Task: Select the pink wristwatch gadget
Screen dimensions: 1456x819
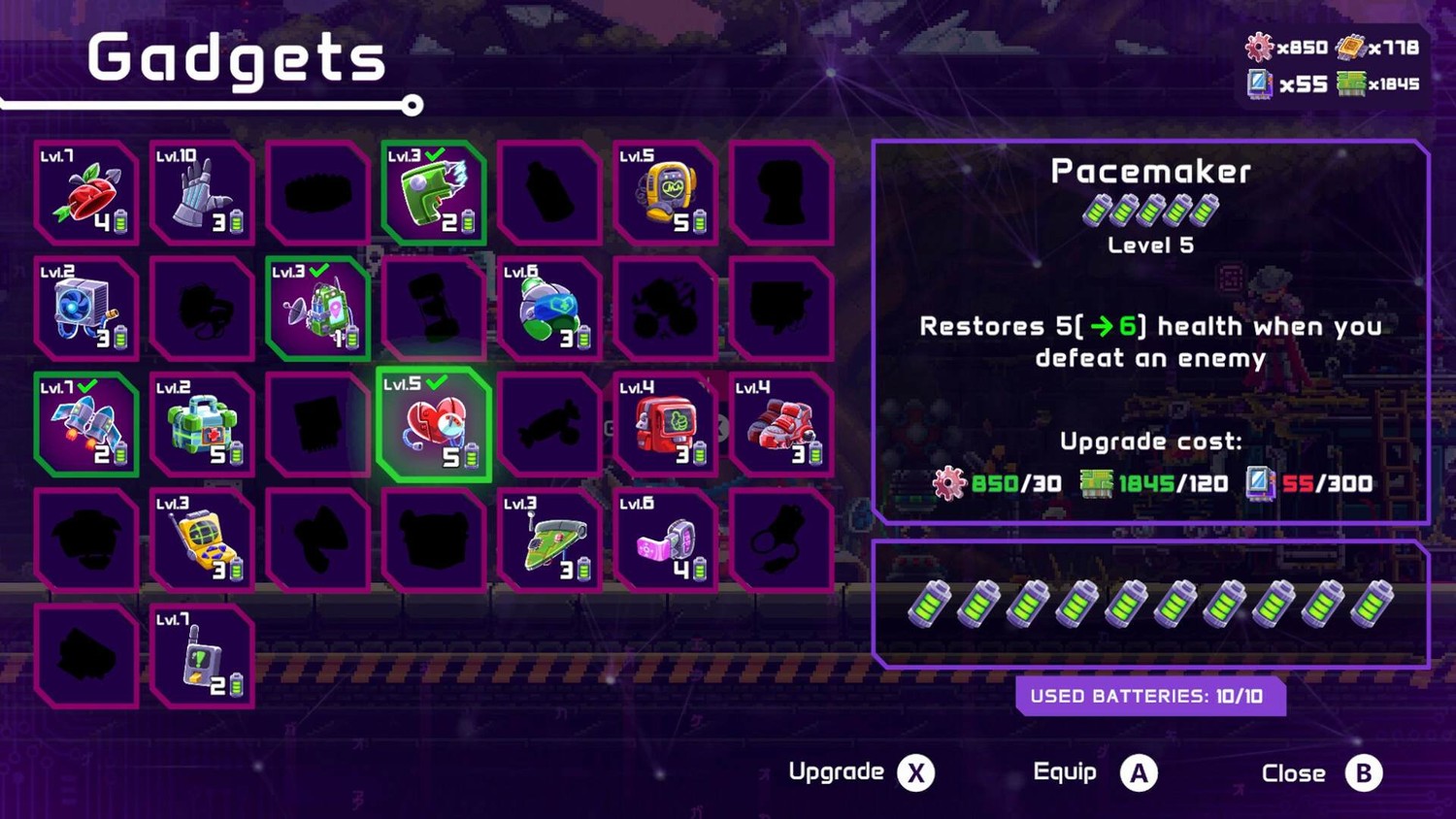Action: pos(665,541)
